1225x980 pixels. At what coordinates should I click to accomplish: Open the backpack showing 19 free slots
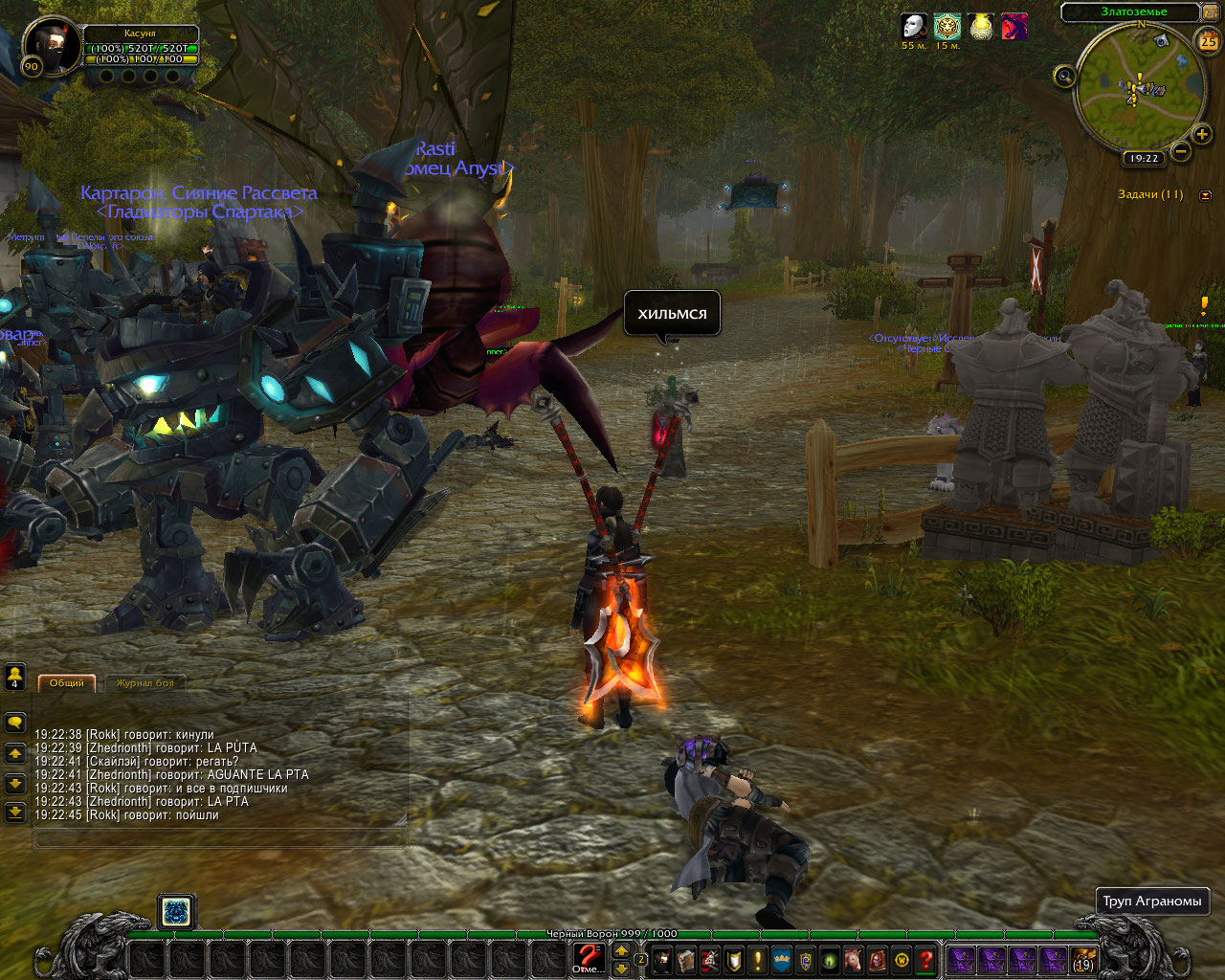(x=1083, y=959)
